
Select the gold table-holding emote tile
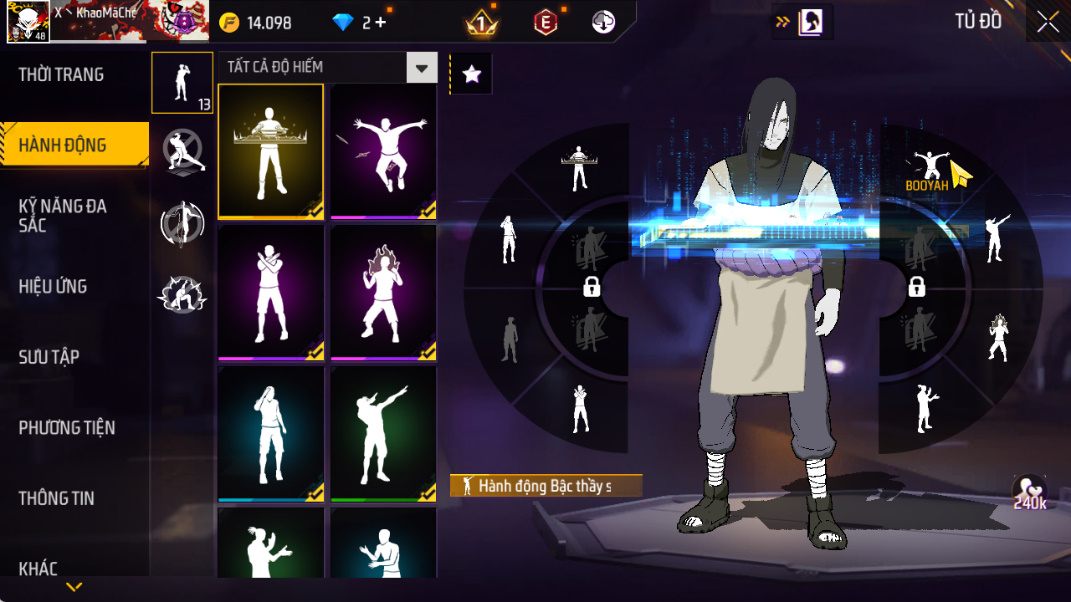click(270, 151)
